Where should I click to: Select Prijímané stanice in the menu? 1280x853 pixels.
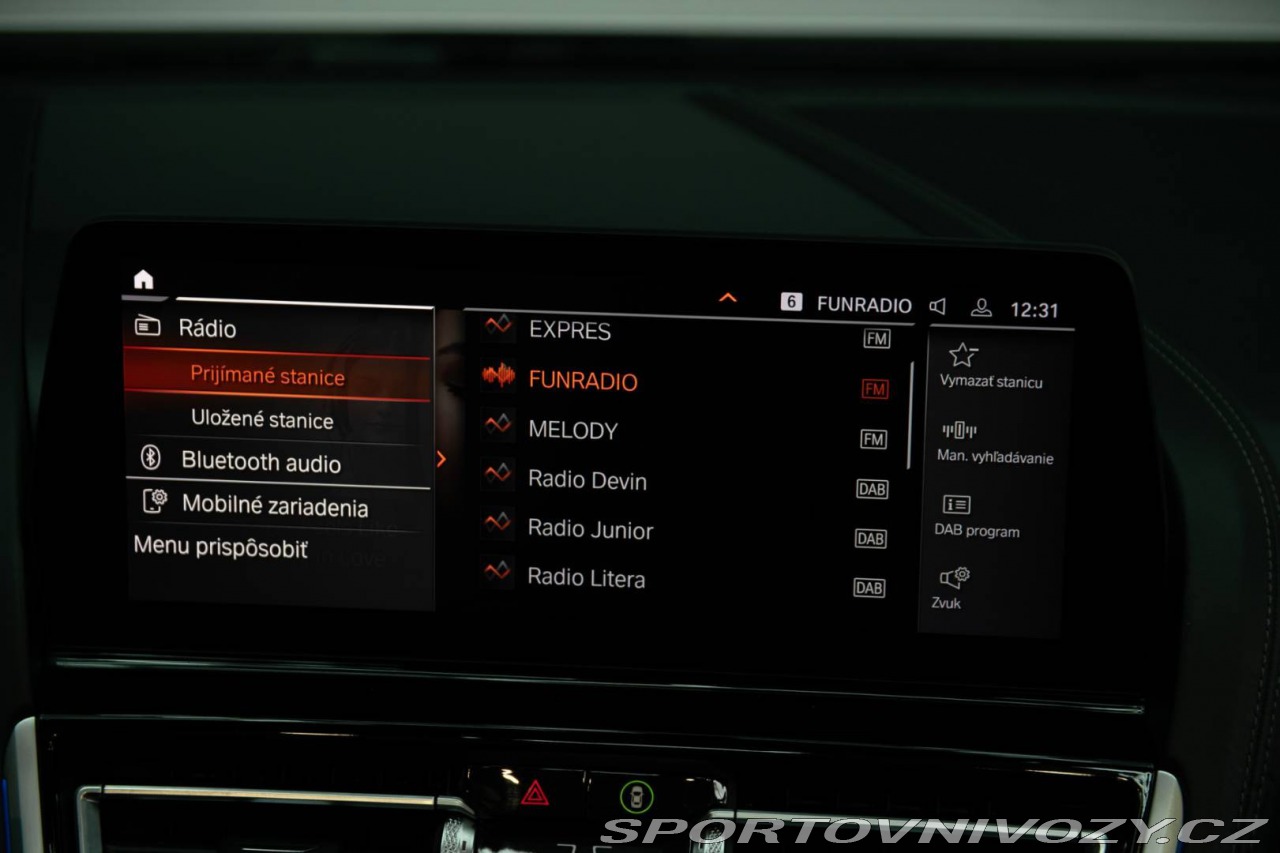267,377
